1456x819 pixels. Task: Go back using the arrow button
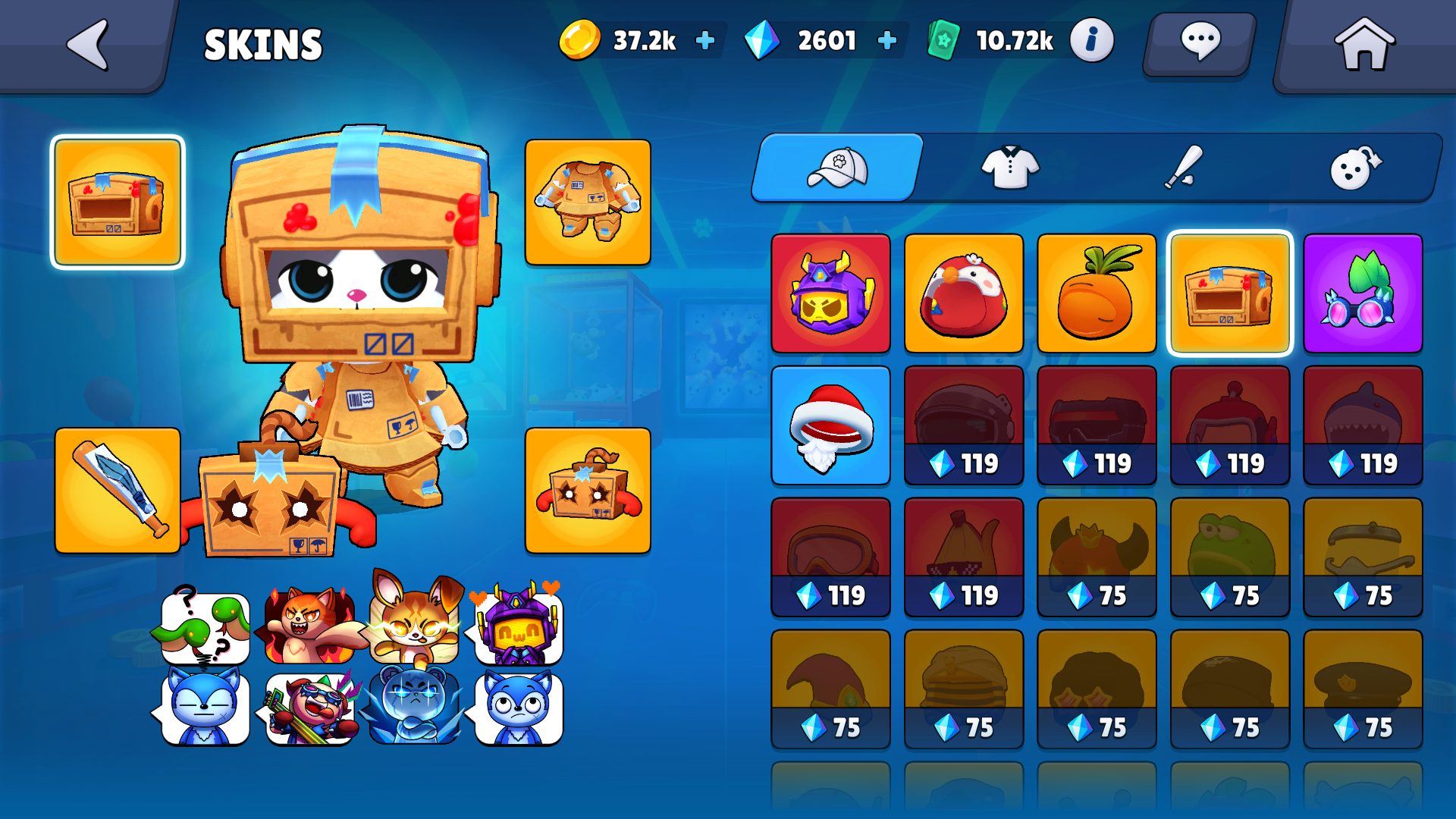tap(89, 45)
